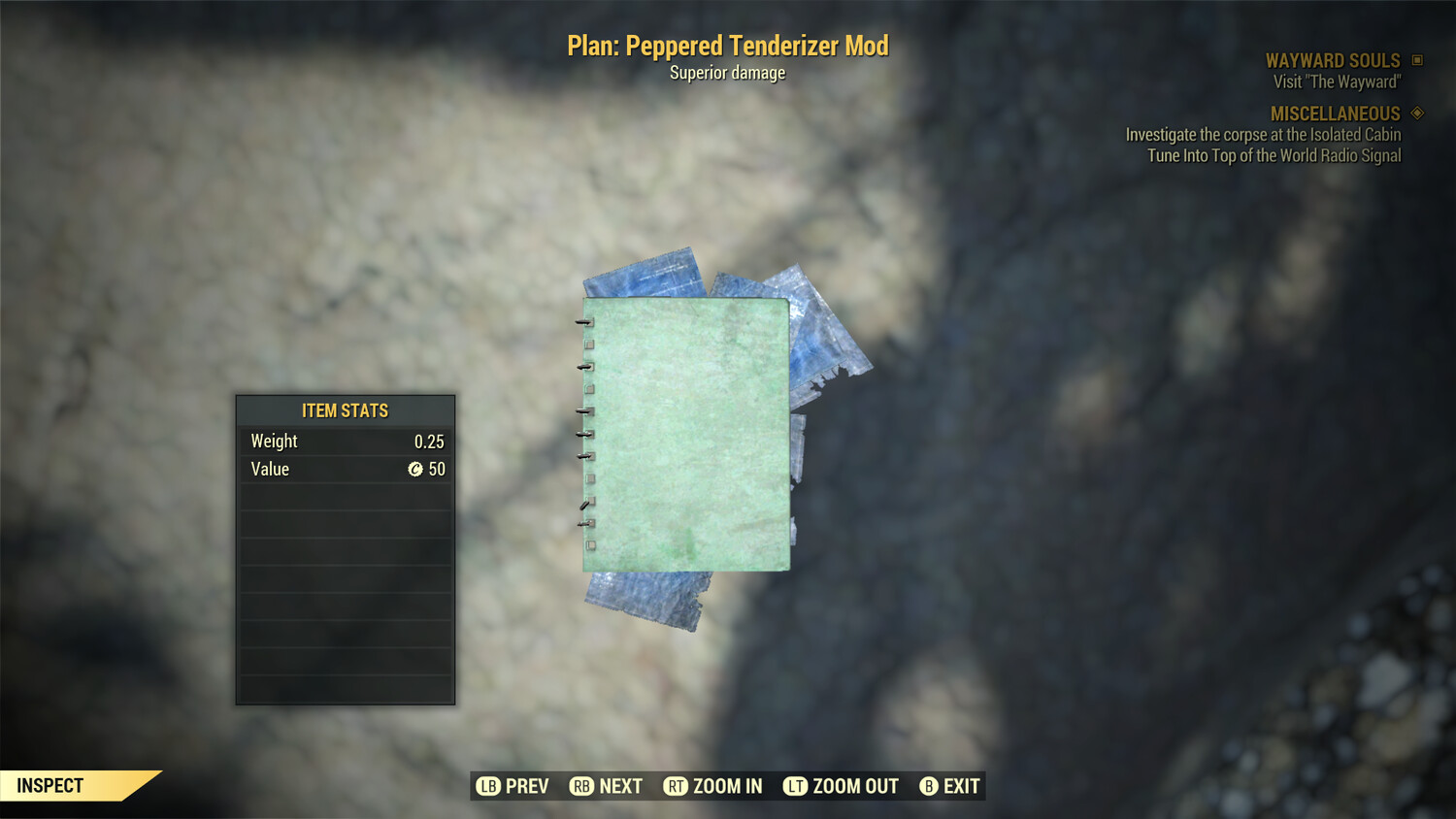Screen dimensions: 1456x819
Task: Click the Plan: Peppered Tenderizer Mod title
Action: pyautogui.click(x=727, y=45)
